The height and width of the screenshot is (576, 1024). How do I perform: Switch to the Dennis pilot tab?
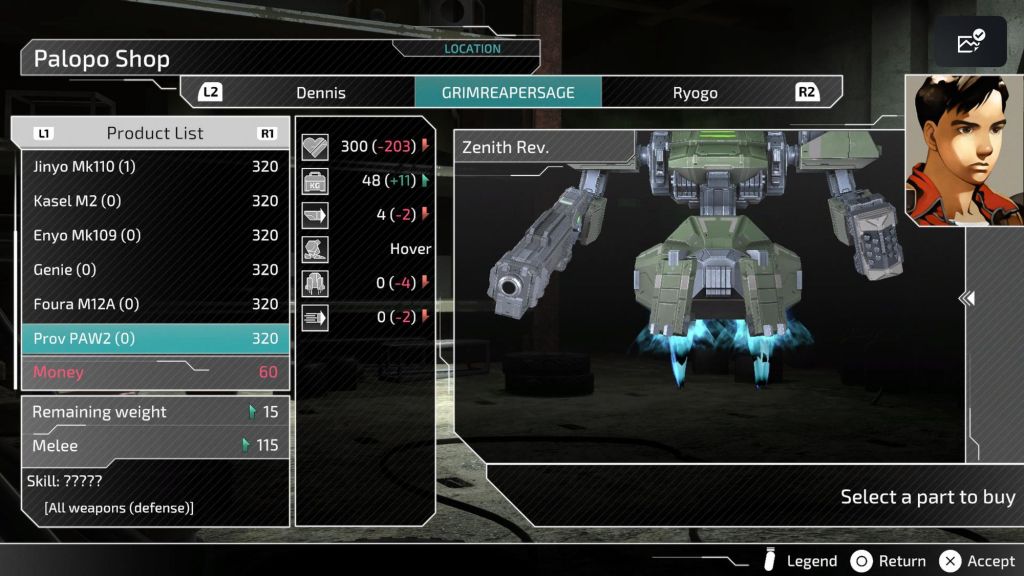(320, 93)
